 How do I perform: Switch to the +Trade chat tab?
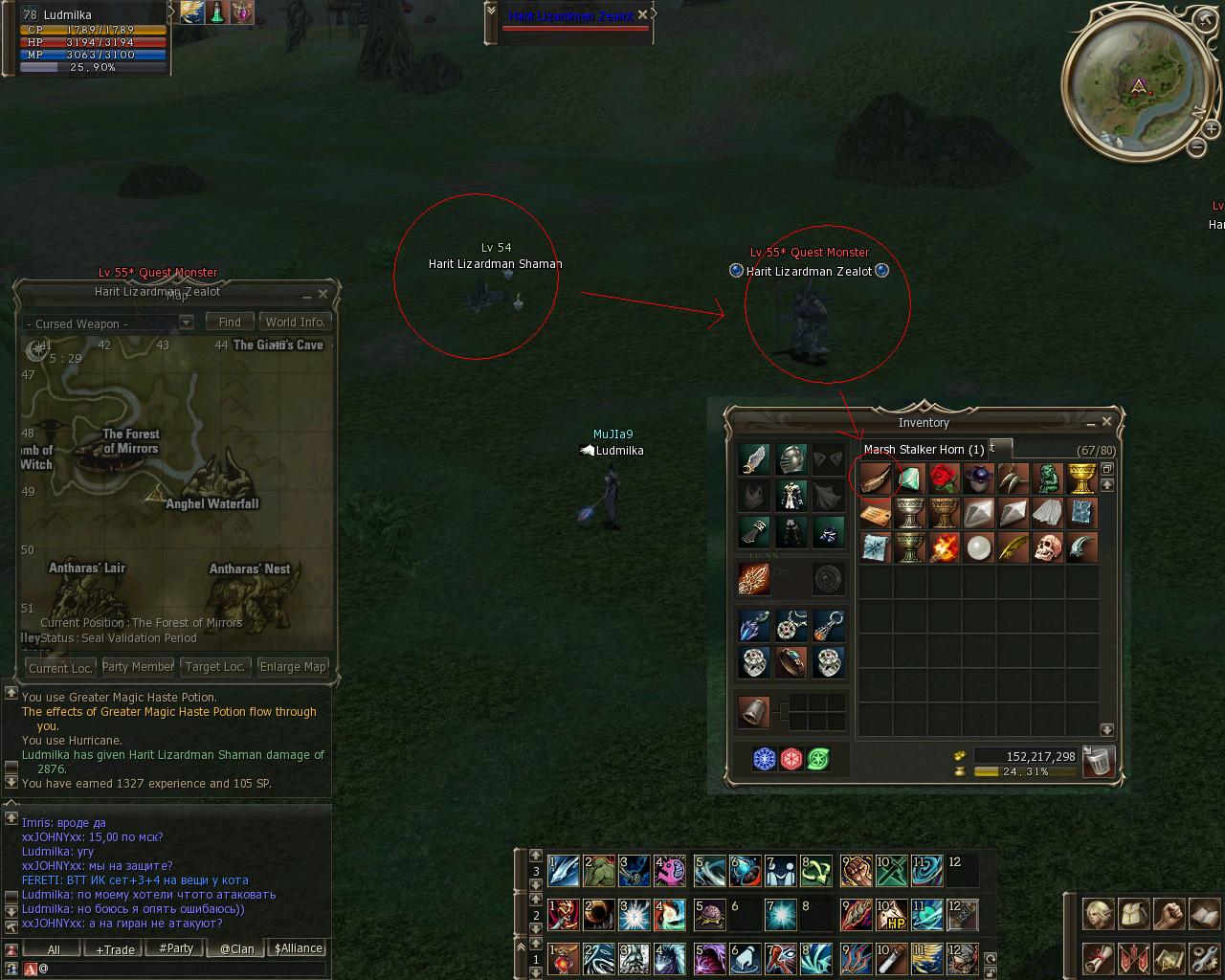coord(115,949)
